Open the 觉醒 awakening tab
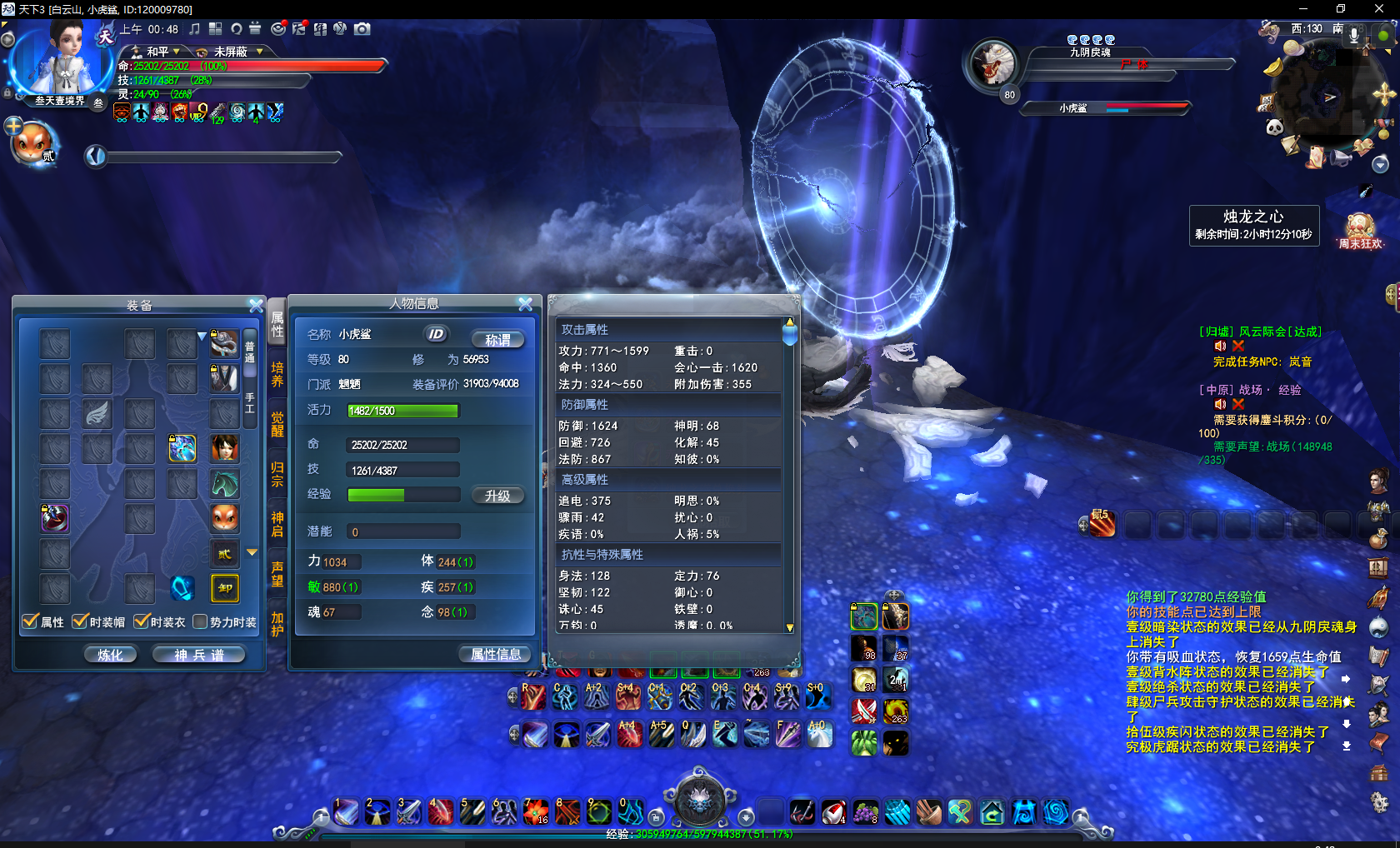Viewport: 1400px width, 848px height. coord(277,424)
